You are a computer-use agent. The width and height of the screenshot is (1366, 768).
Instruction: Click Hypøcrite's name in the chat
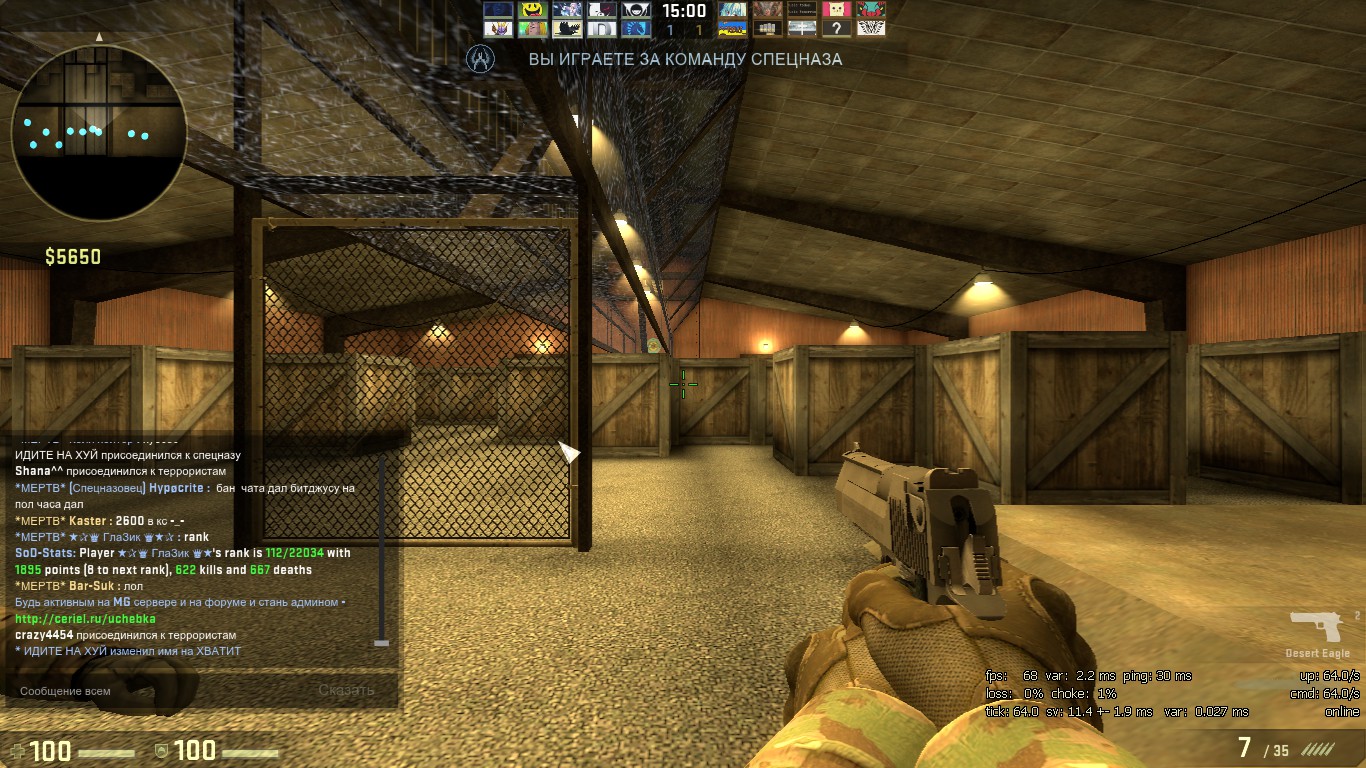point(176,488)
